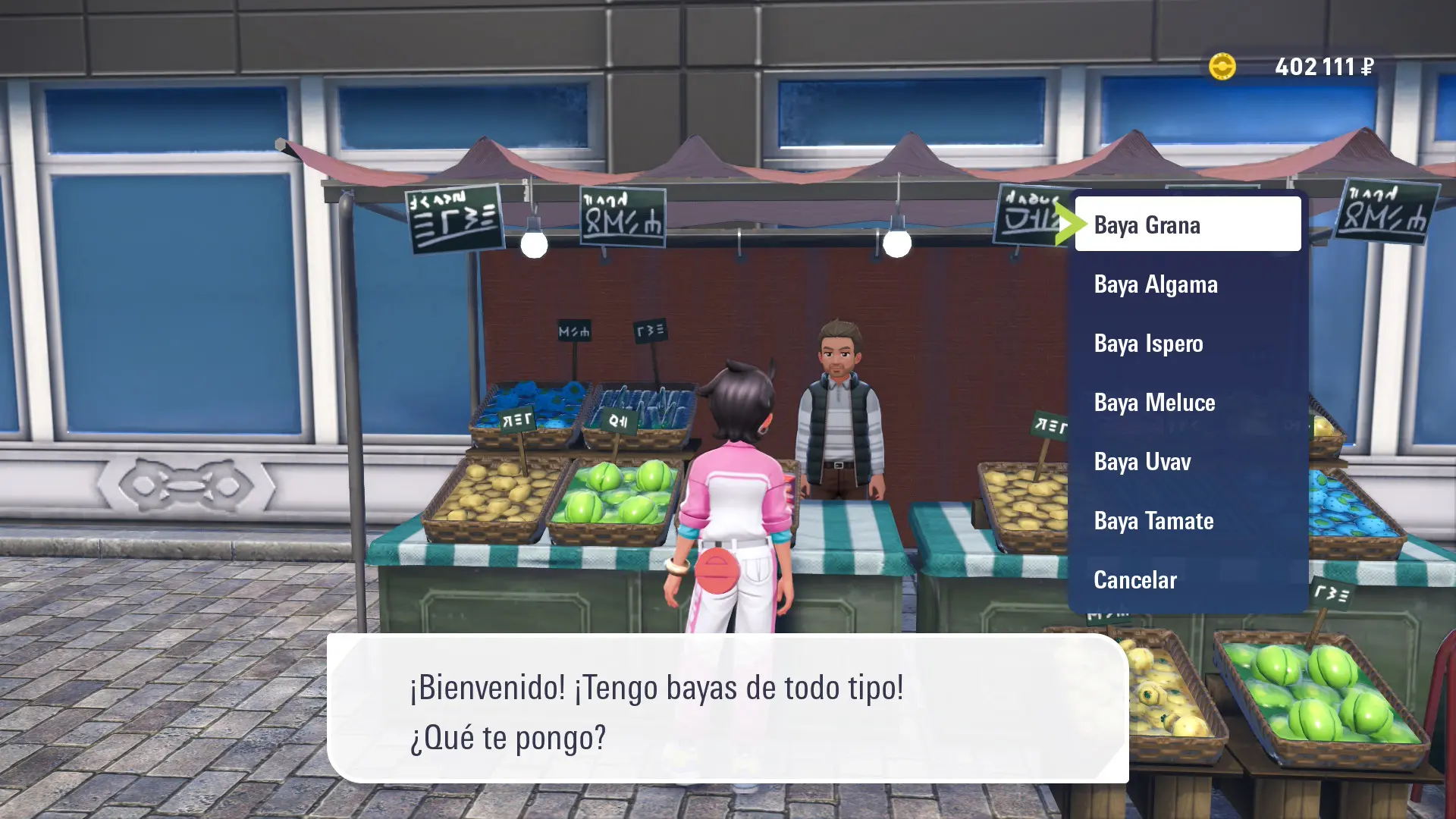This screenshot has height=819, width=1456.
Task: Choose the Baya Algama option
Action: [x=1187, y=284]
